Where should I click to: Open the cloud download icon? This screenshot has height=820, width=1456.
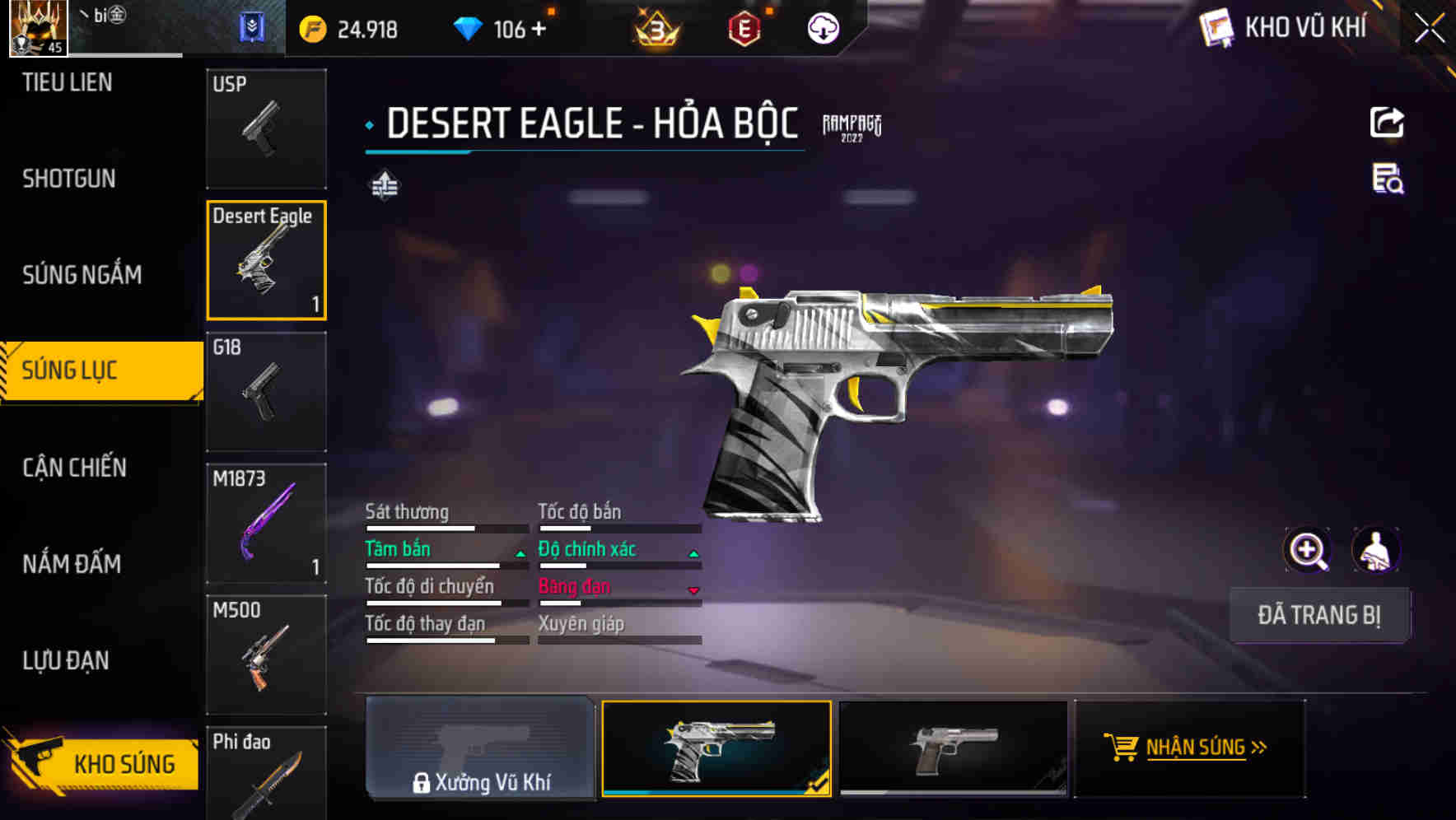[x=823, y=30]
